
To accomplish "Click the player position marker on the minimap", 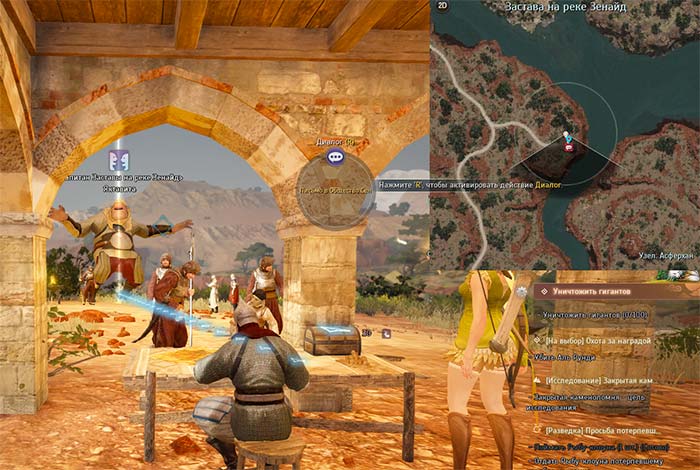I will click(568, 138).
